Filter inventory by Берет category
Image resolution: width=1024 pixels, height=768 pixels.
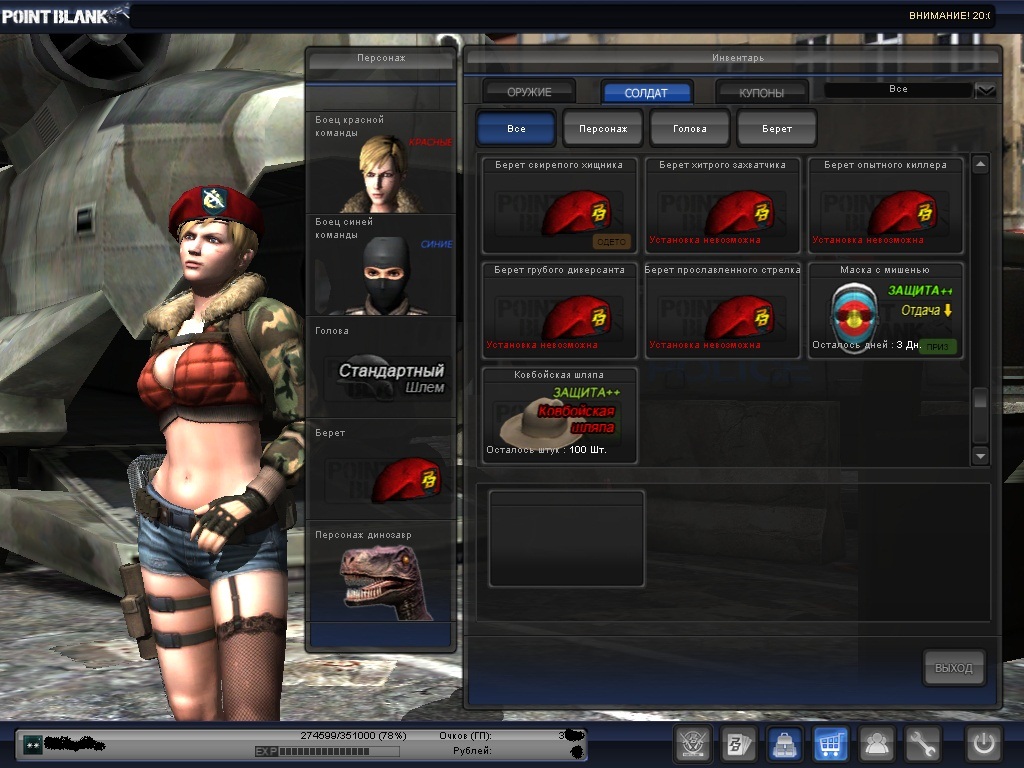(777, 129)
